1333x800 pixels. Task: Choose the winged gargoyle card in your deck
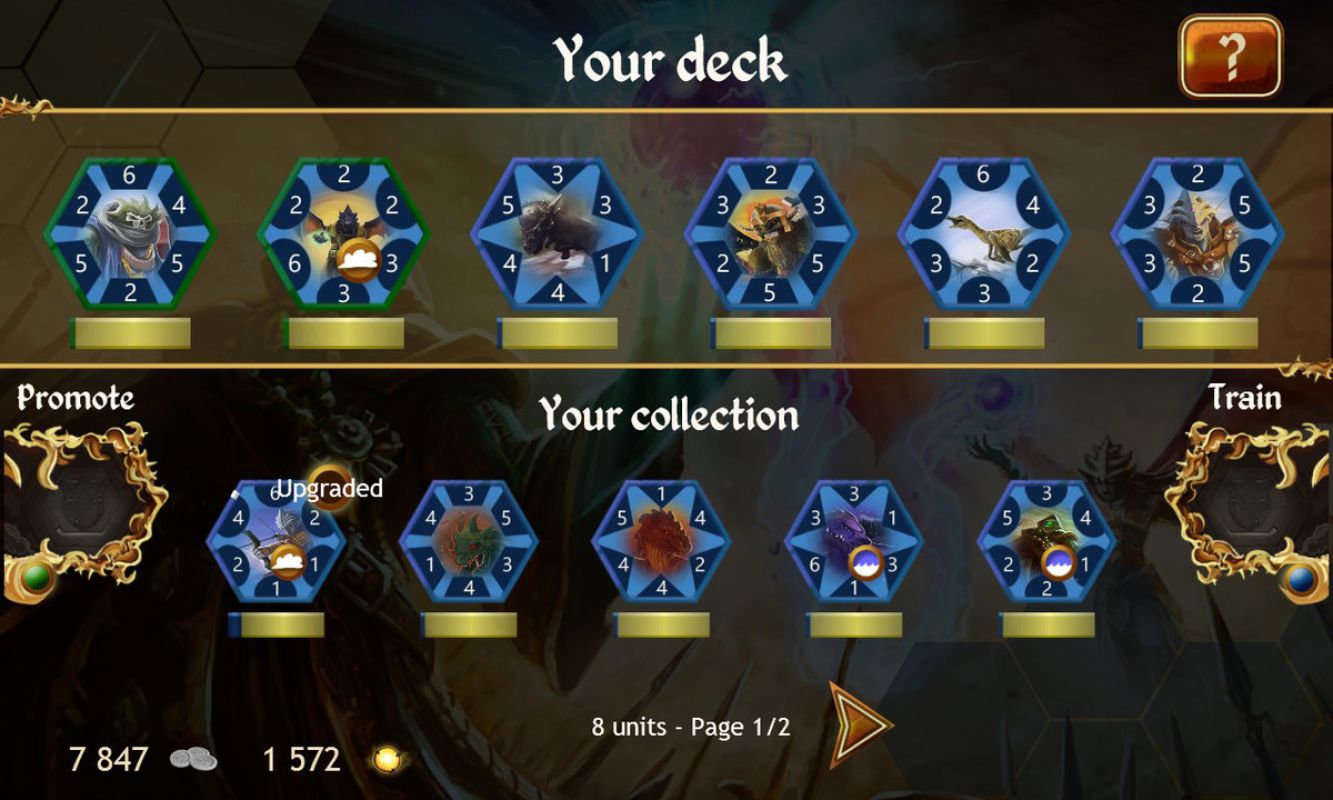[x=343, y=235]
